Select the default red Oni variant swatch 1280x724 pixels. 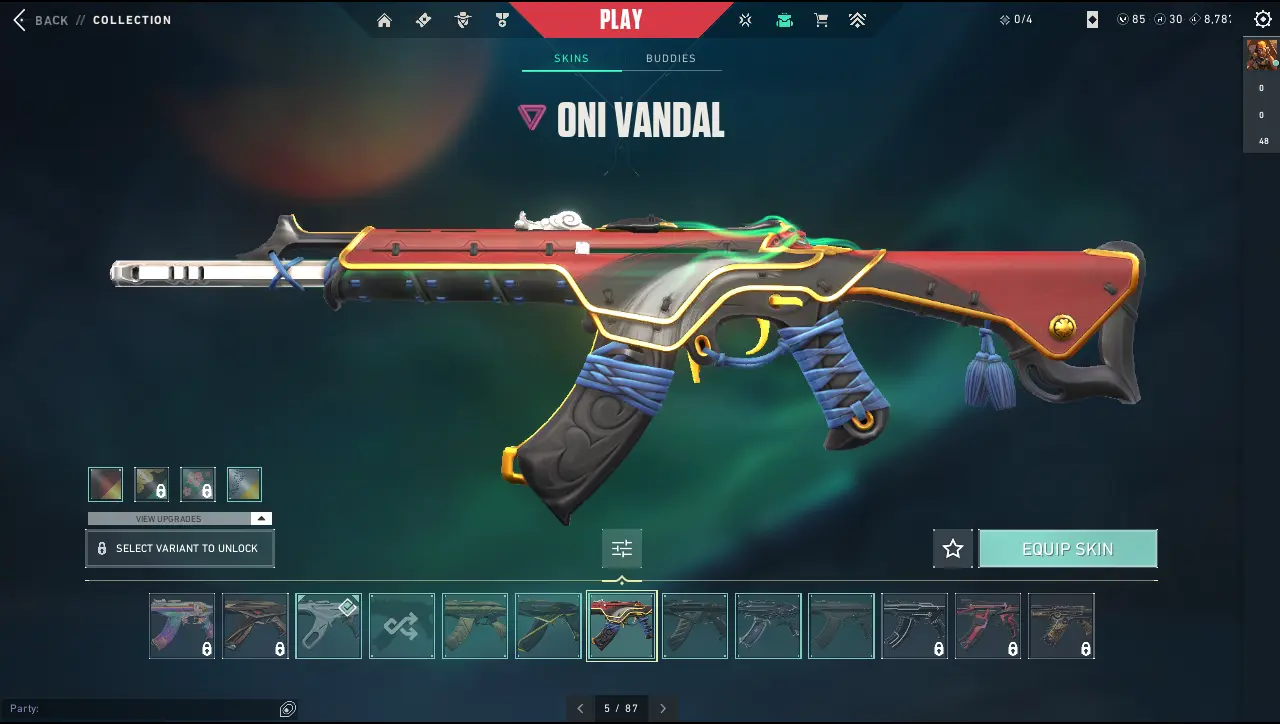click(105, 484)
